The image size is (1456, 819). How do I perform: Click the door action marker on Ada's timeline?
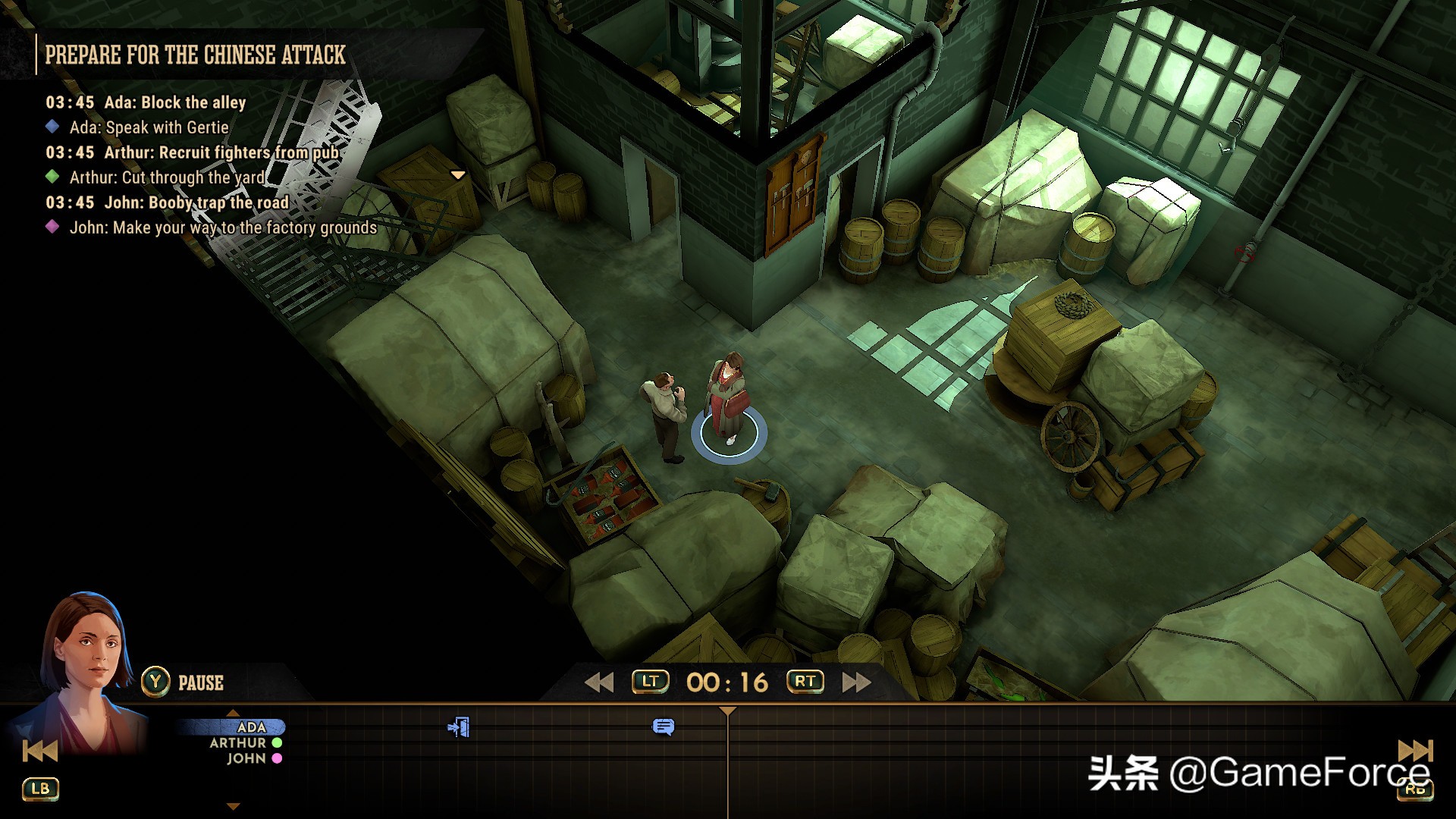point(459,727)
